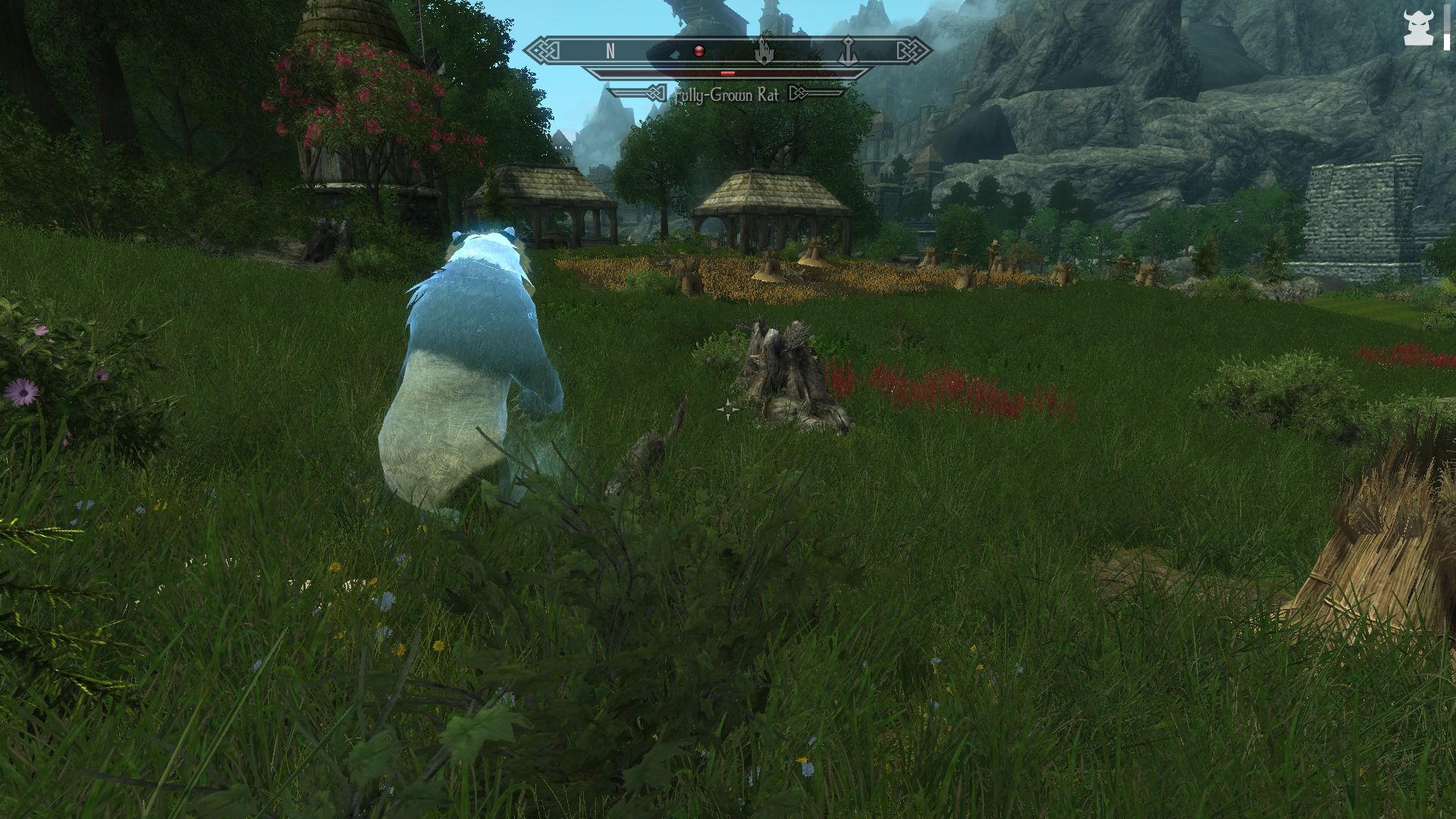Click the remaining red segment of the health bar

pyautogui.click(x=726, y=73)
